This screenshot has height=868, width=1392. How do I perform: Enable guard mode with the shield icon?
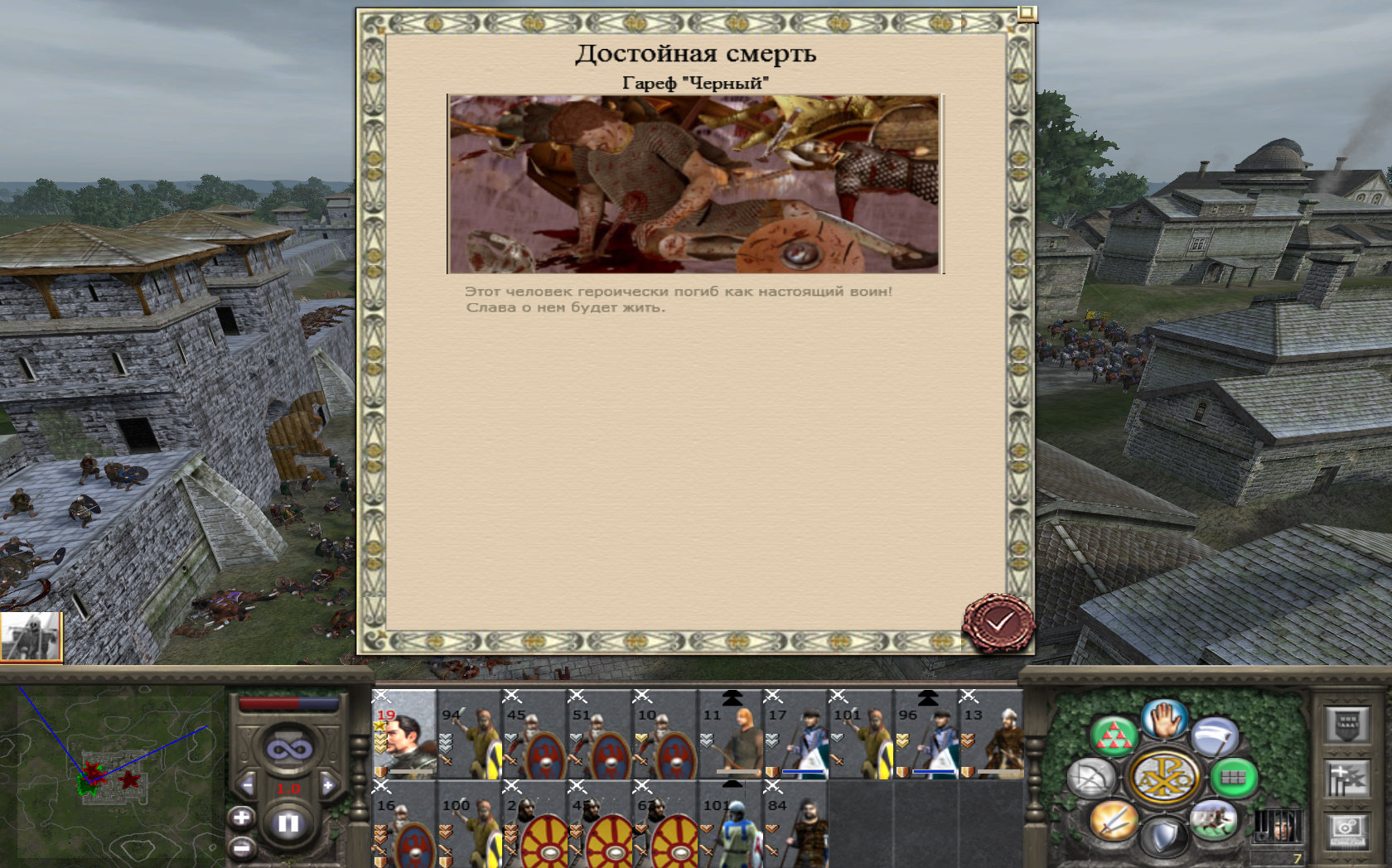[1164, 837]
